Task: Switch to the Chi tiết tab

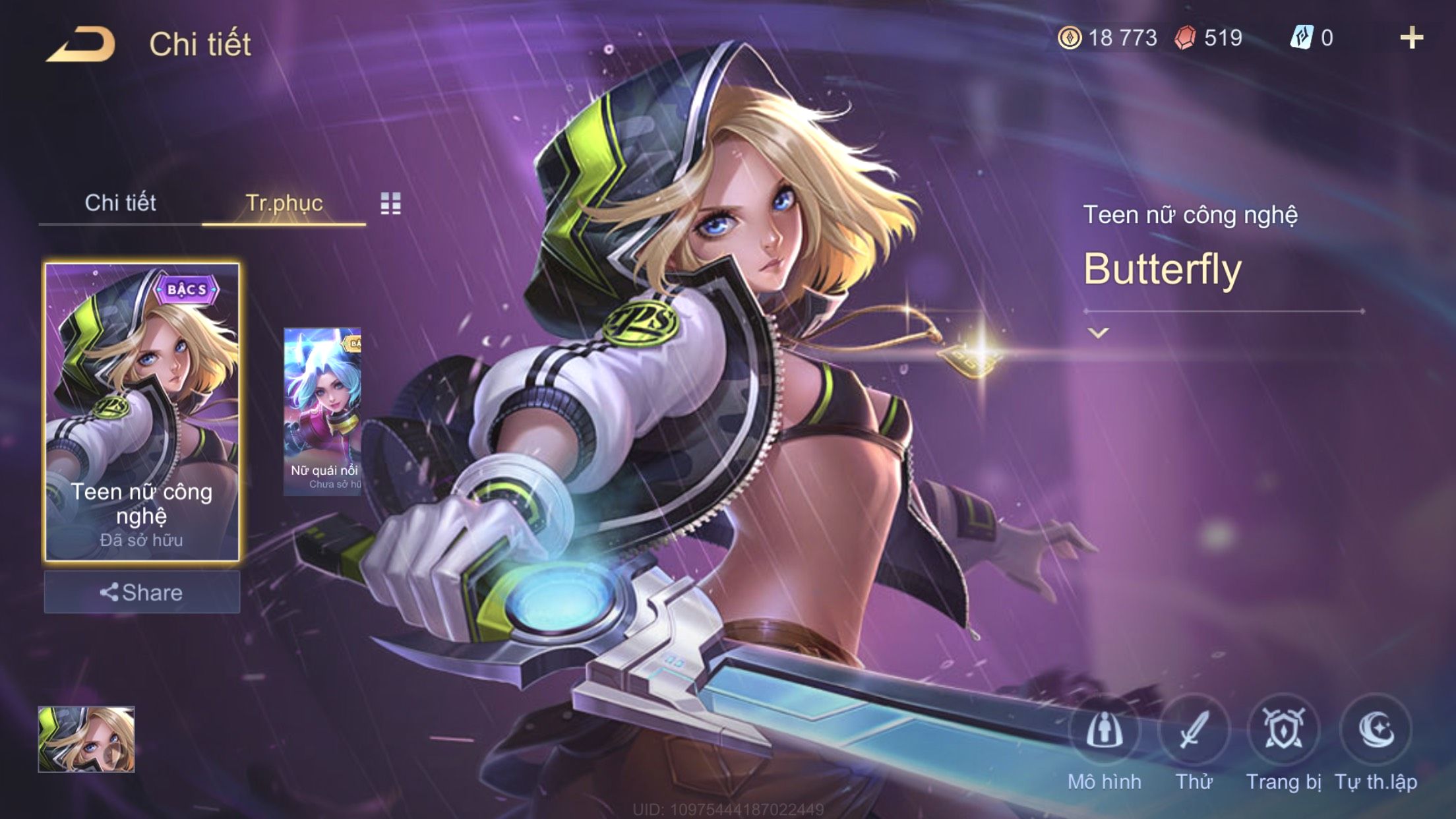Action: click(120, 203)
